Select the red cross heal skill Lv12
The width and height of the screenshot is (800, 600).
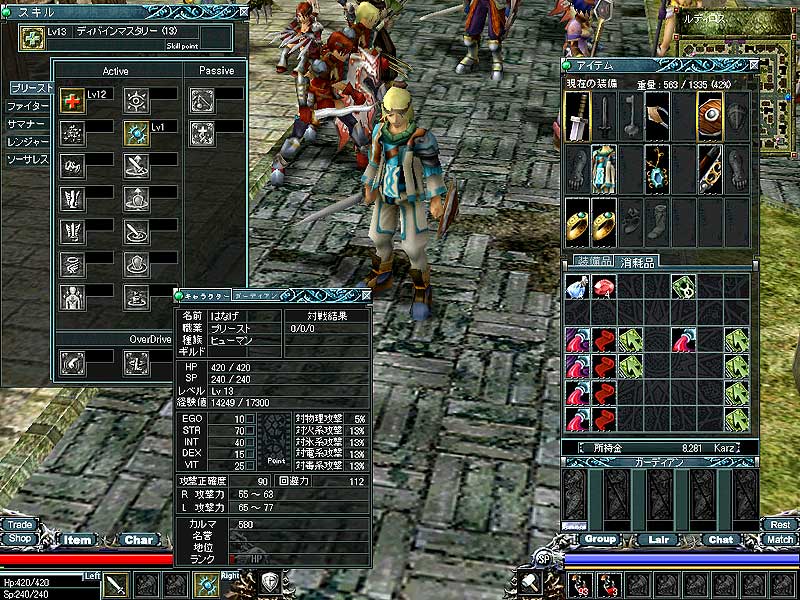pyautogui.click(x=72, y=100)
